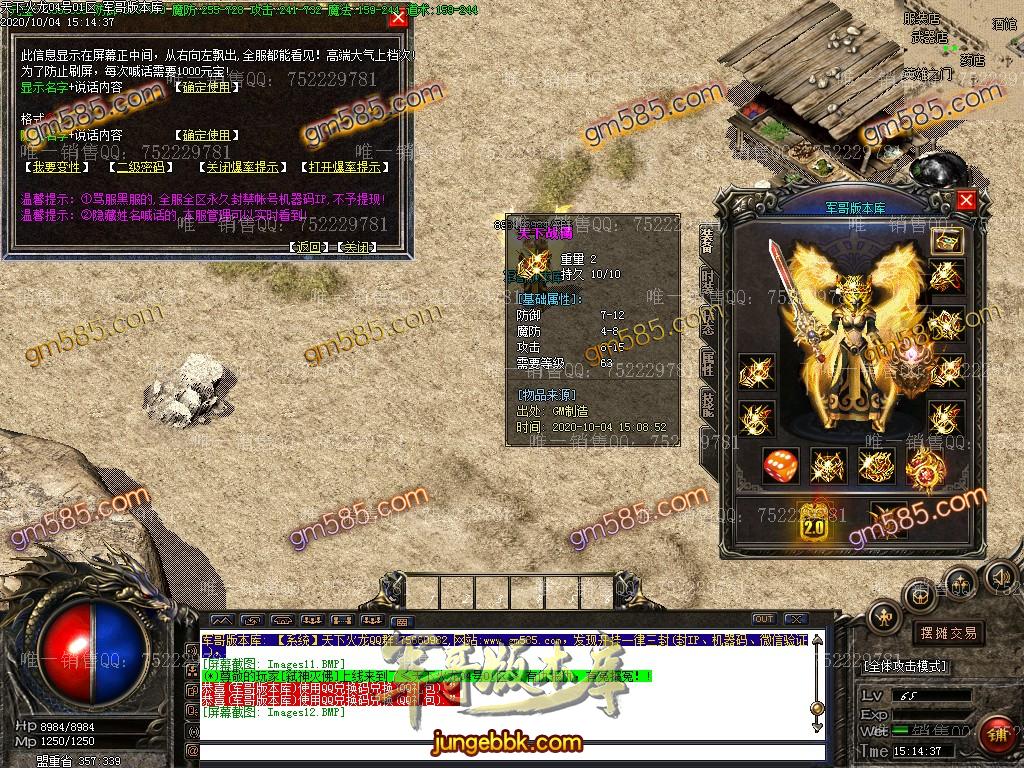Switch to the 时装 tab
1024x768 pixels.
708,287
